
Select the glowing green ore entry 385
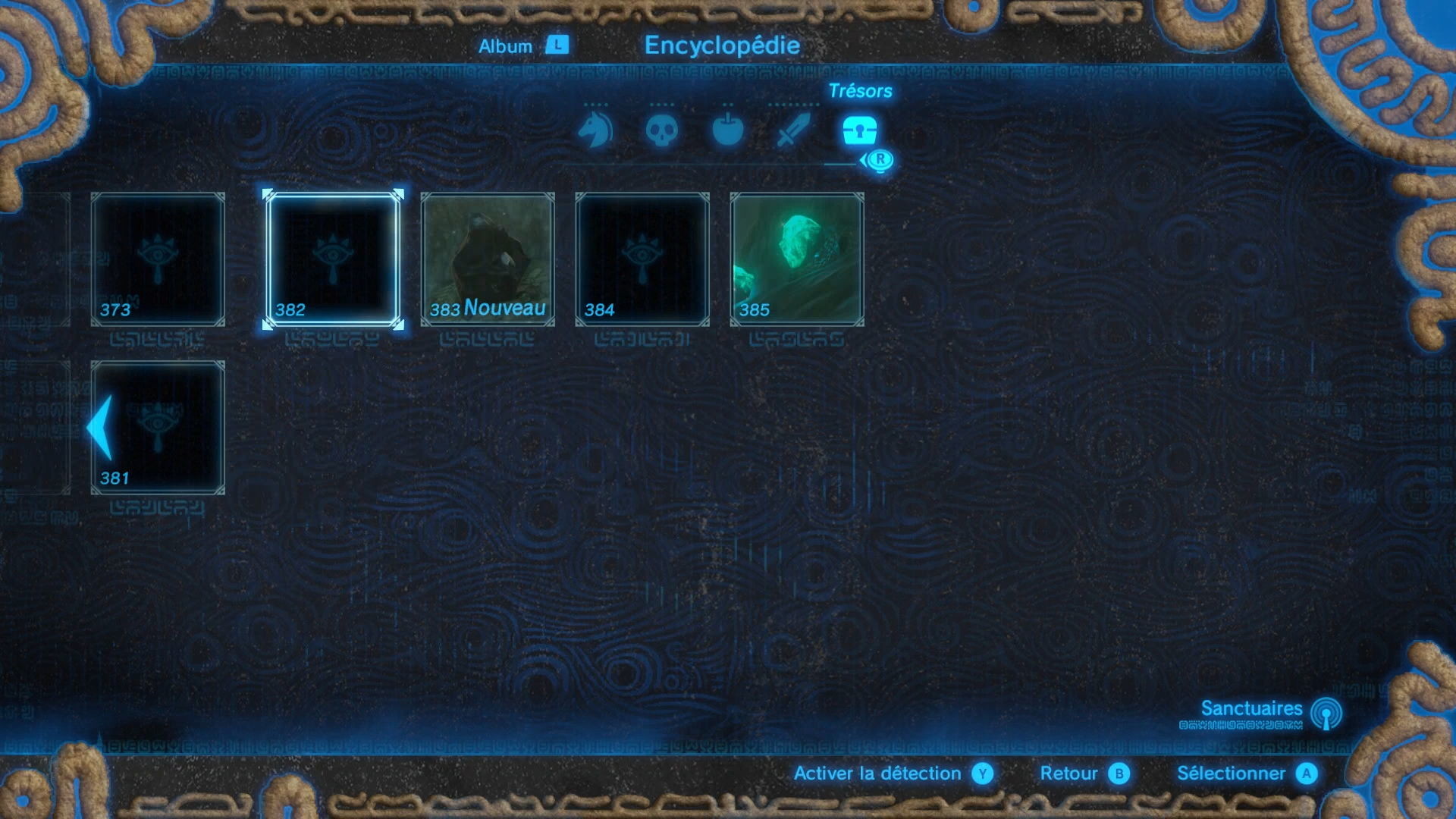pyautogui.click(x=797, y=259)
